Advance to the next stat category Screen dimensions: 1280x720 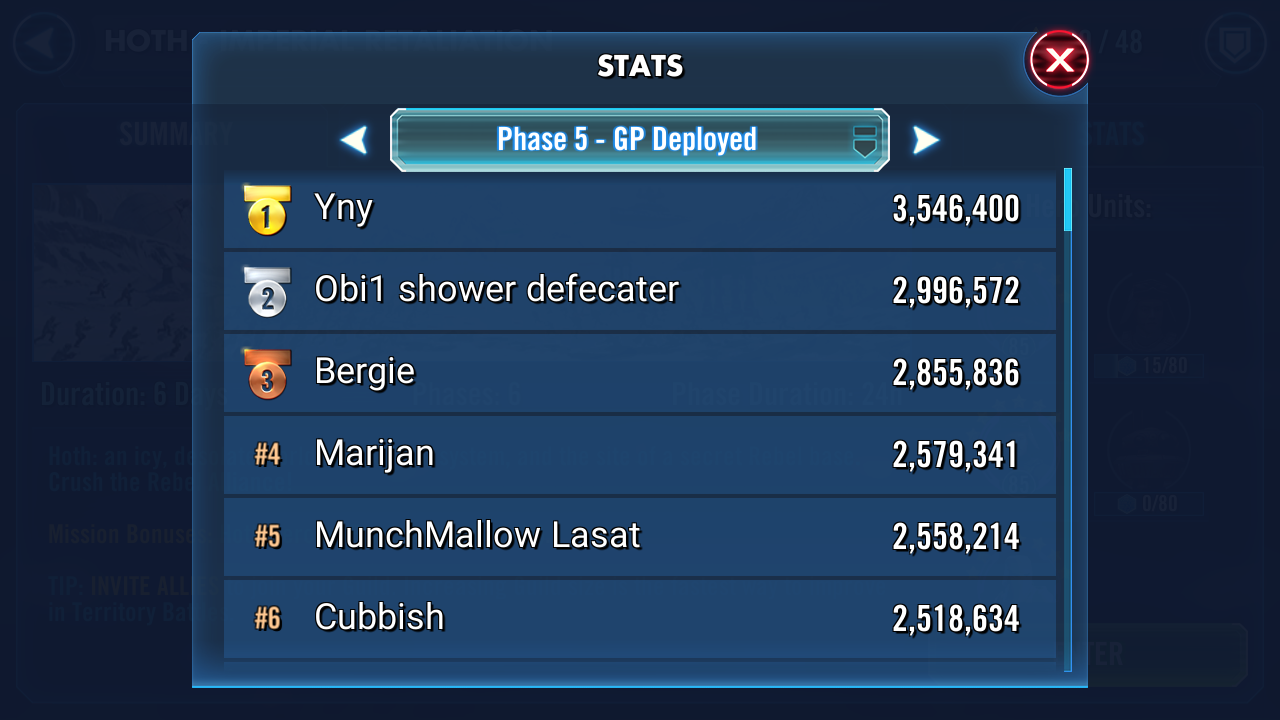926,140
